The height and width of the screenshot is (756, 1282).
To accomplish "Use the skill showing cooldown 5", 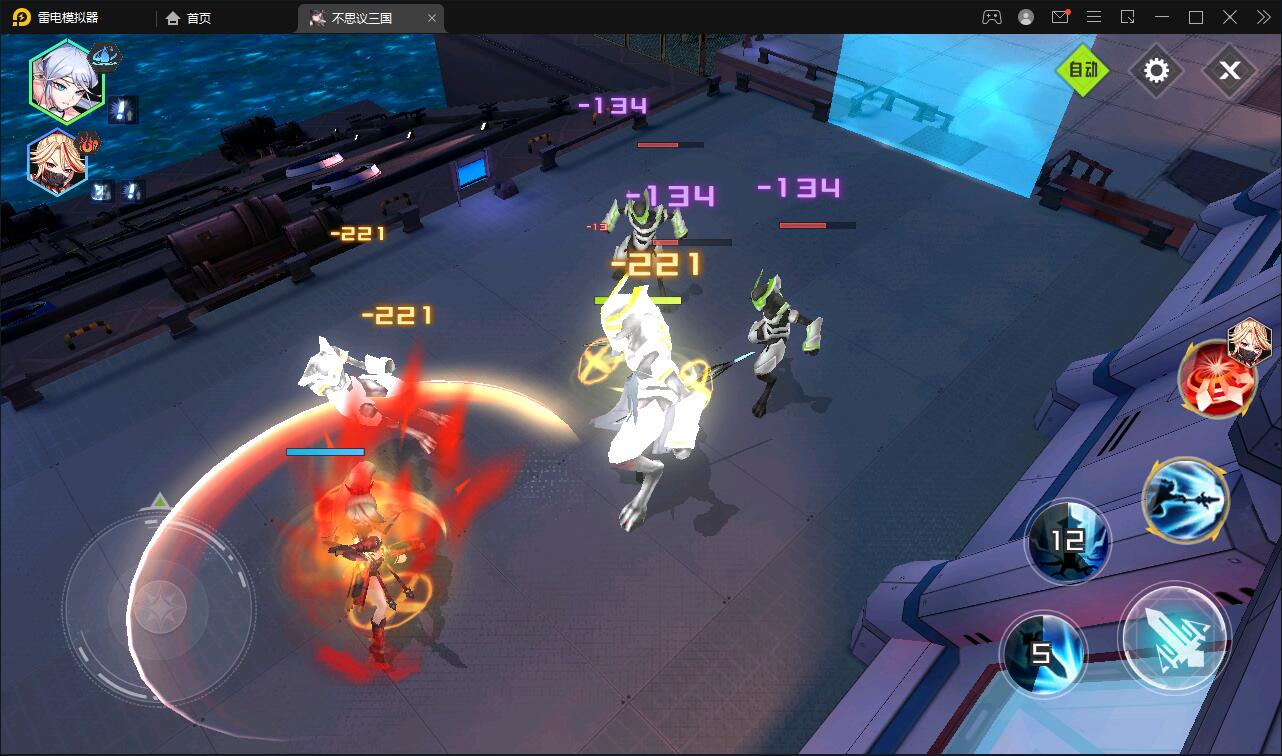I will point(1042,654).
